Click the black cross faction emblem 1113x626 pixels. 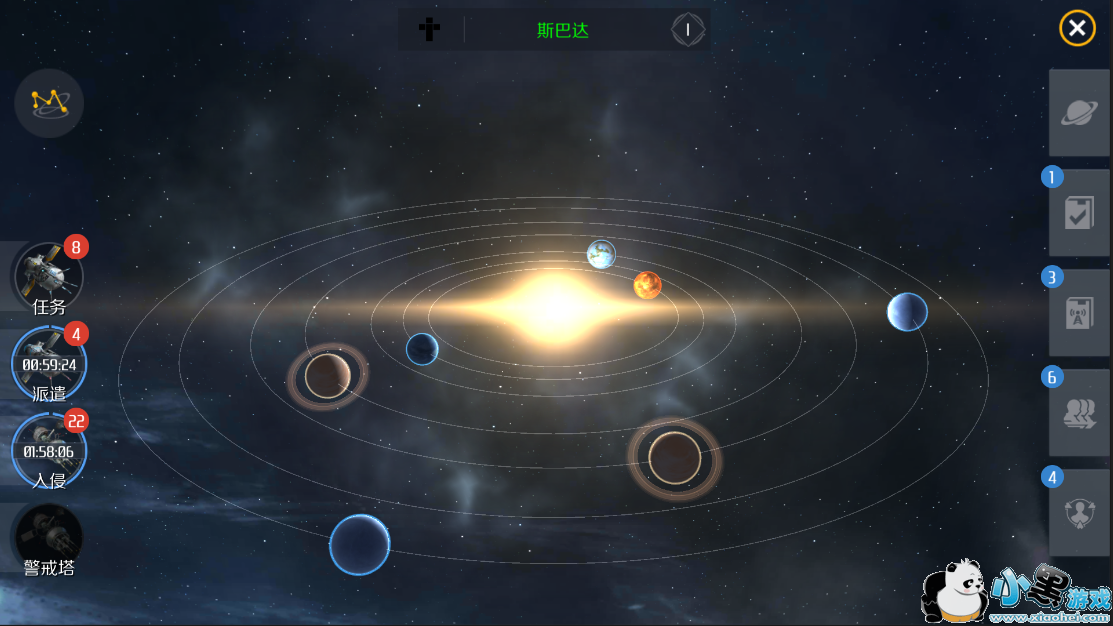(429, 29)
